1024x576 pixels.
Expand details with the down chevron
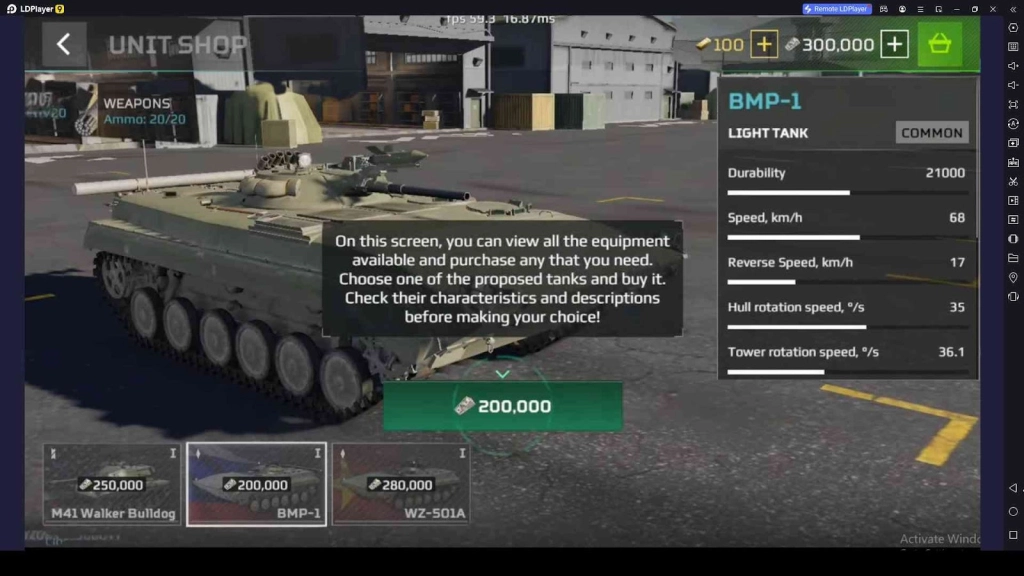(x=503, y=374)
